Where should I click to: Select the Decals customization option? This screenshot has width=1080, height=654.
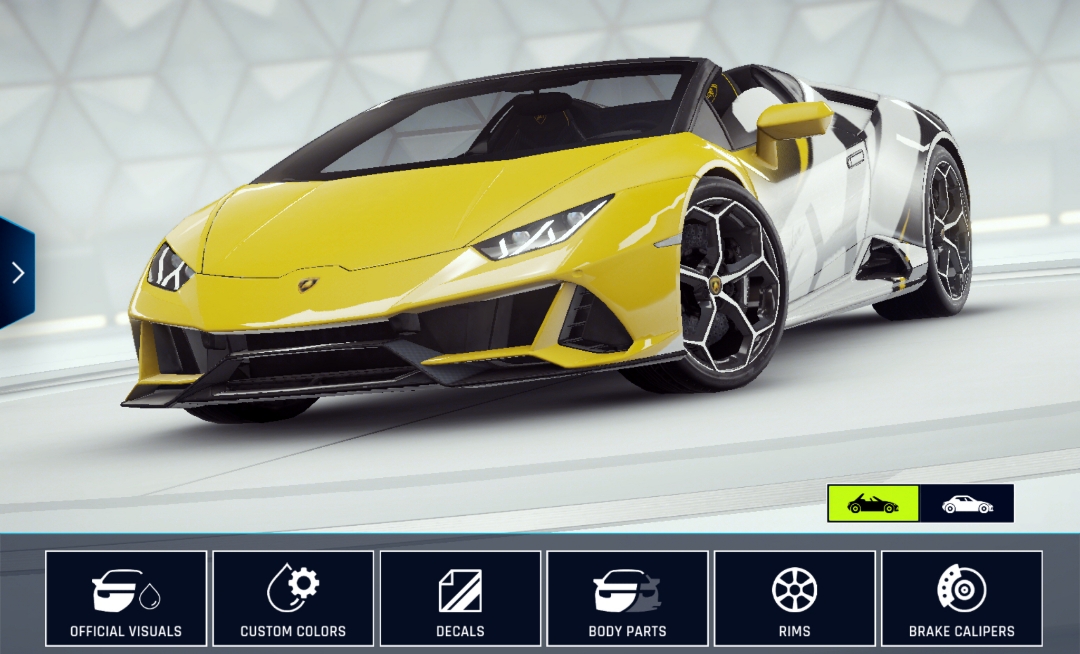(x=460, y=598)
